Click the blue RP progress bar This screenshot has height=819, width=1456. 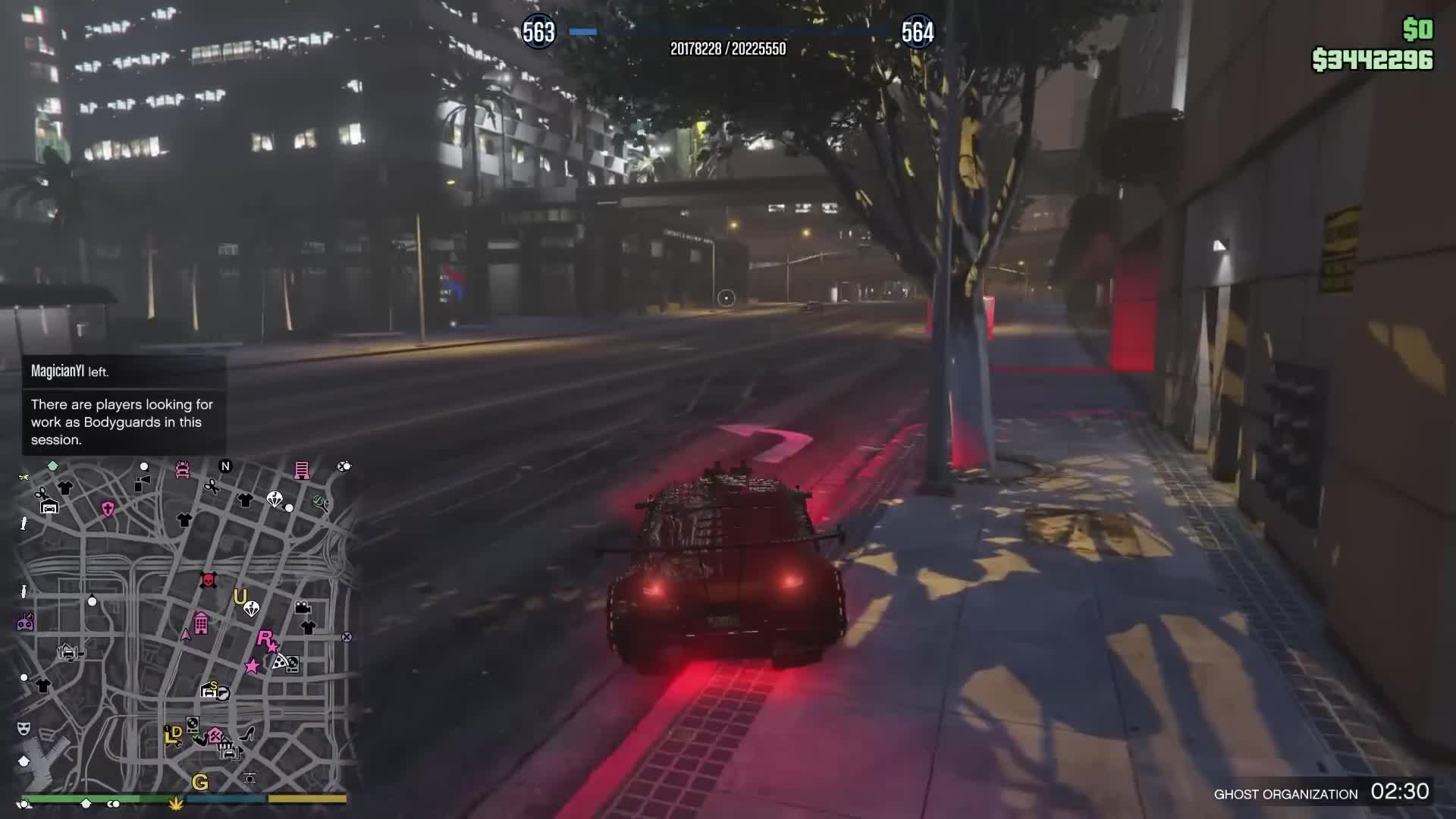point(588,32)
